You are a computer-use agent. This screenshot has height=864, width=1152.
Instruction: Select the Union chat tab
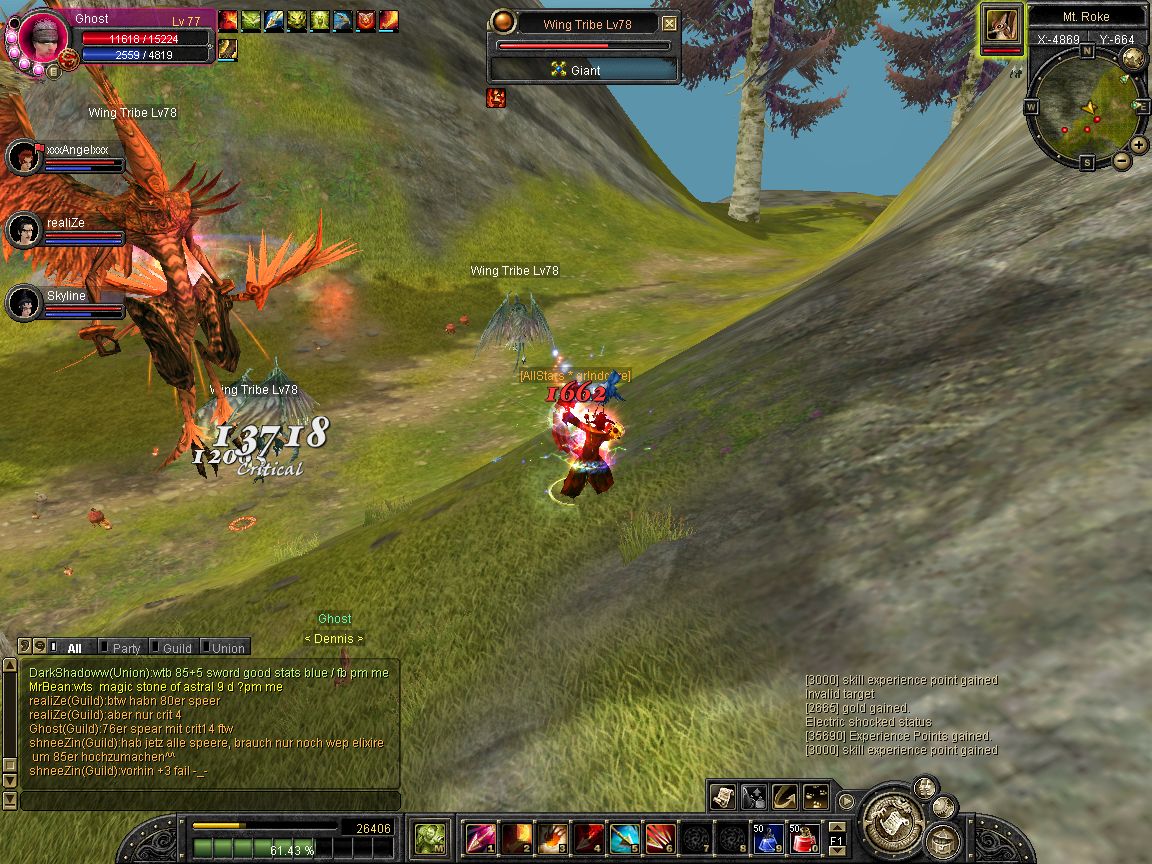(x=227, y=648)
